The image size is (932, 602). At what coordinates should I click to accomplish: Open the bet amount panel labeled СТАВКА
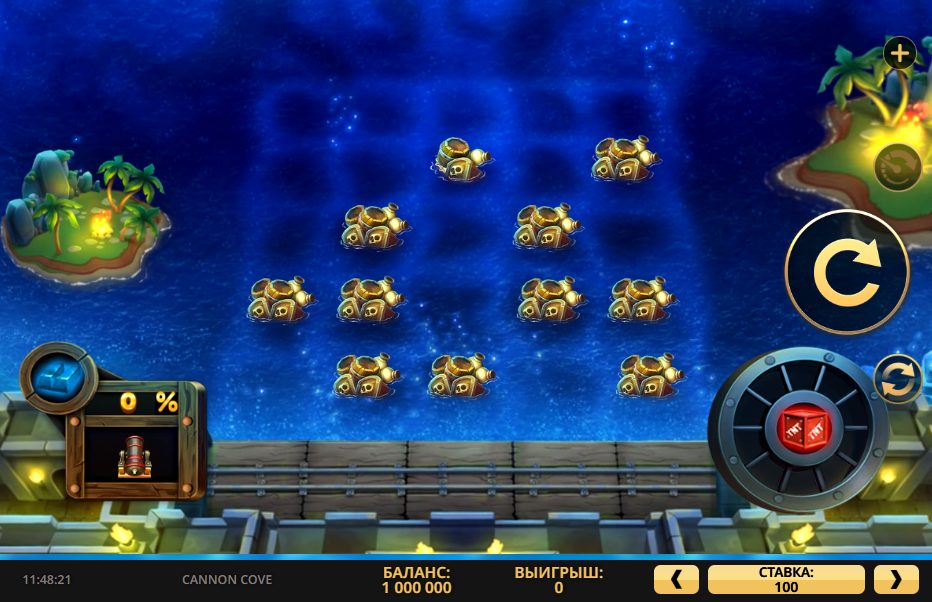pos(785,579)
